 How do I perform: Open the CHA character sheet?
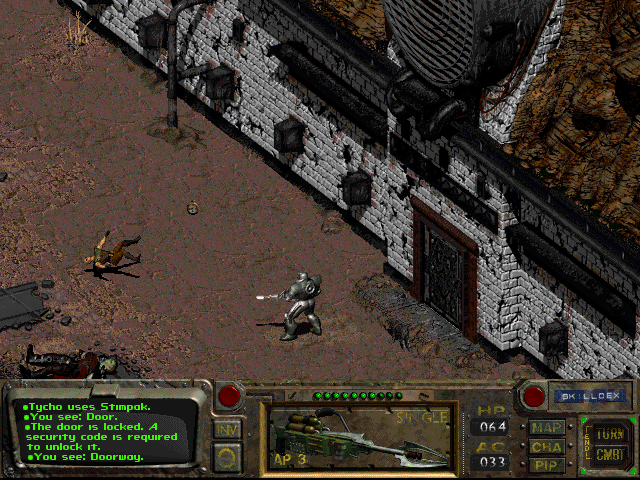click(x=547, y=447)
